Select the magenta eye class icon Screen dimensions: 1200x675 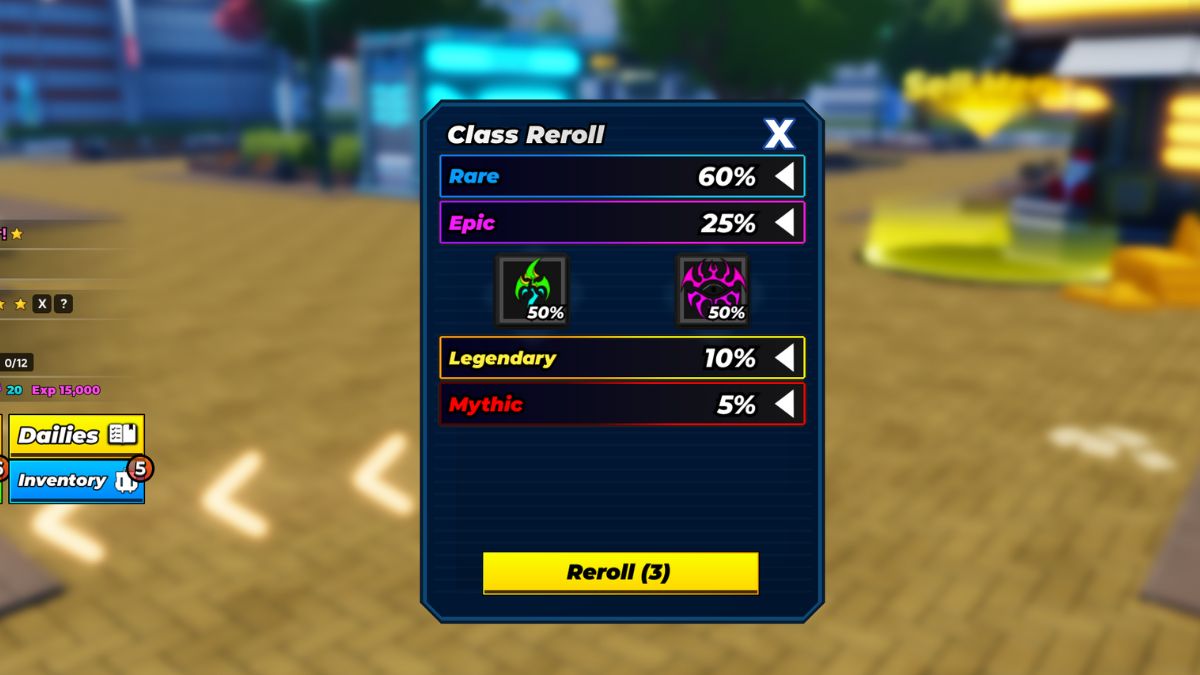(x=712, y=290)
